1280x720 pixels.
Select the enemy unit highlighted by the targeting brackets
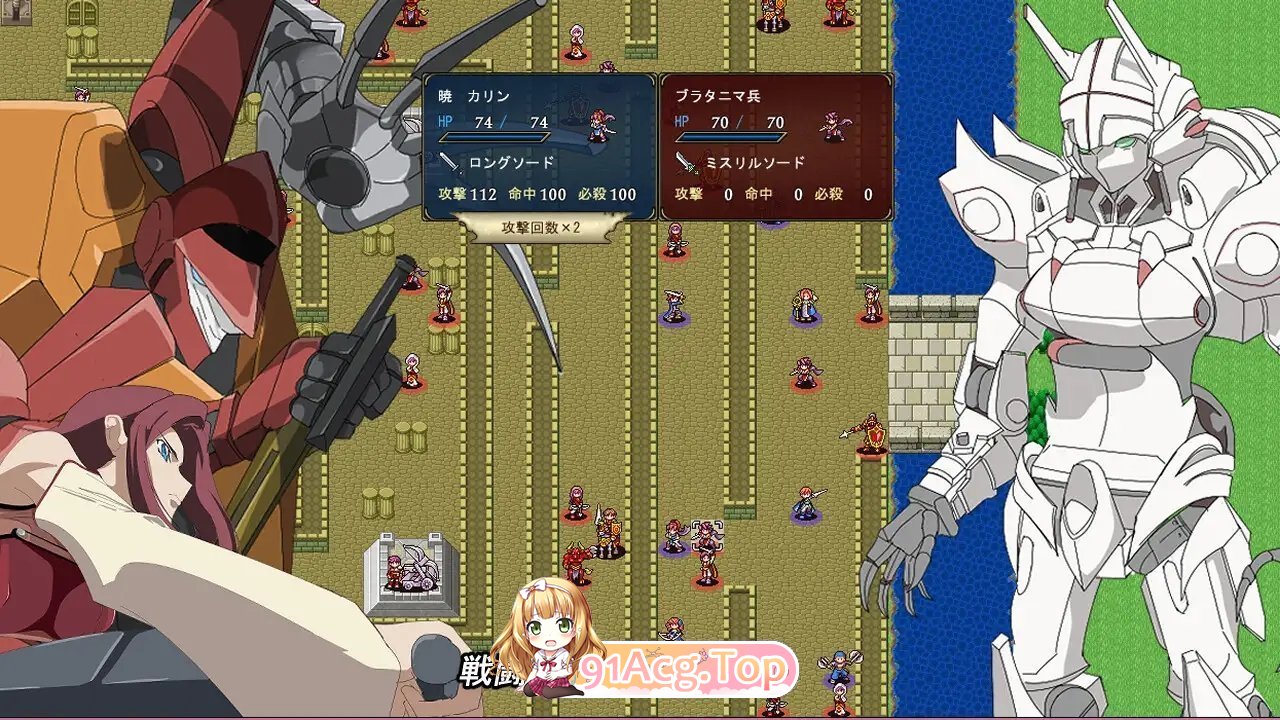708,535
